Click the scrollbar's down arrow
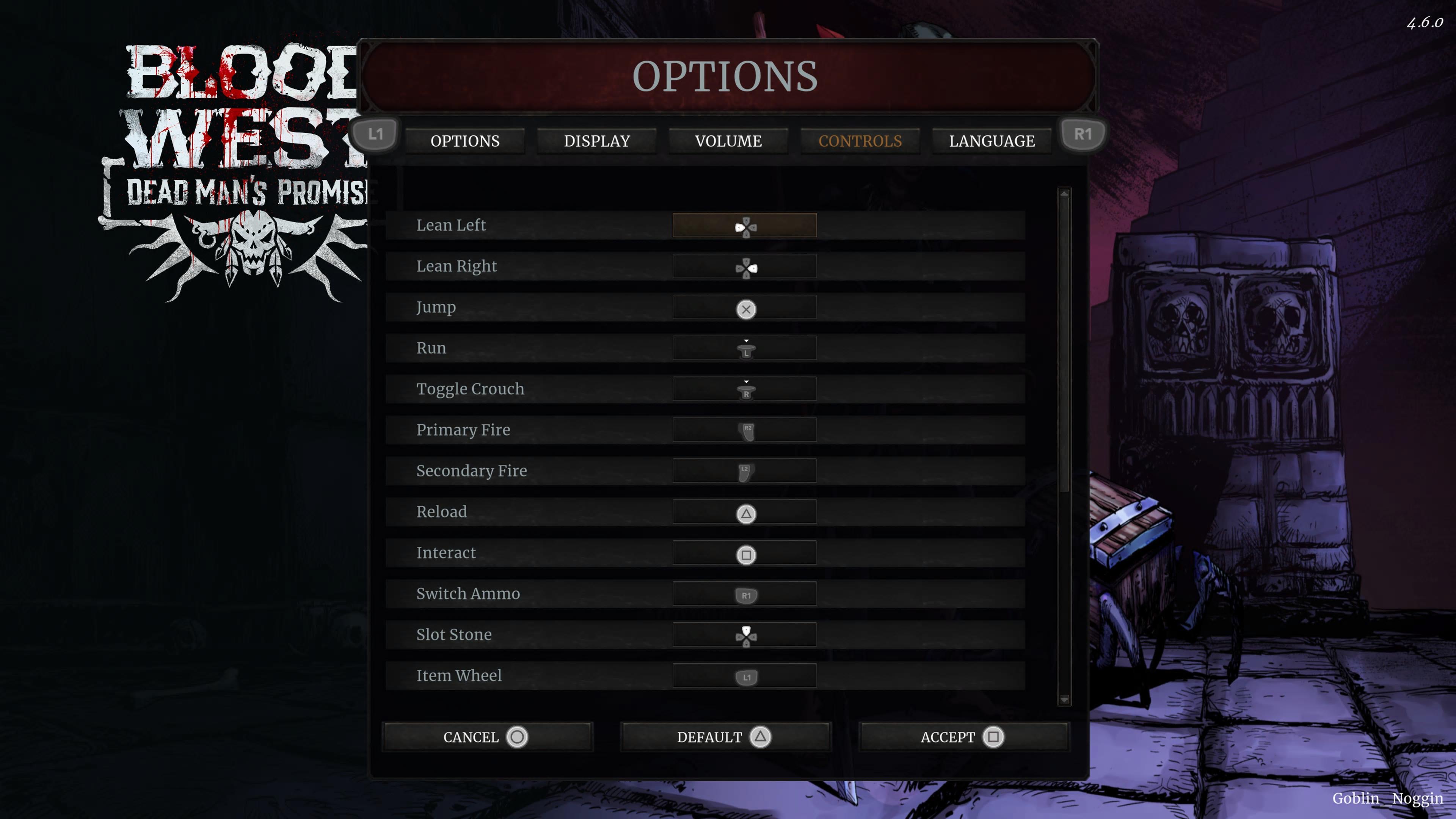Viewport: 1456px width, 819px height. click(1064, 700)
